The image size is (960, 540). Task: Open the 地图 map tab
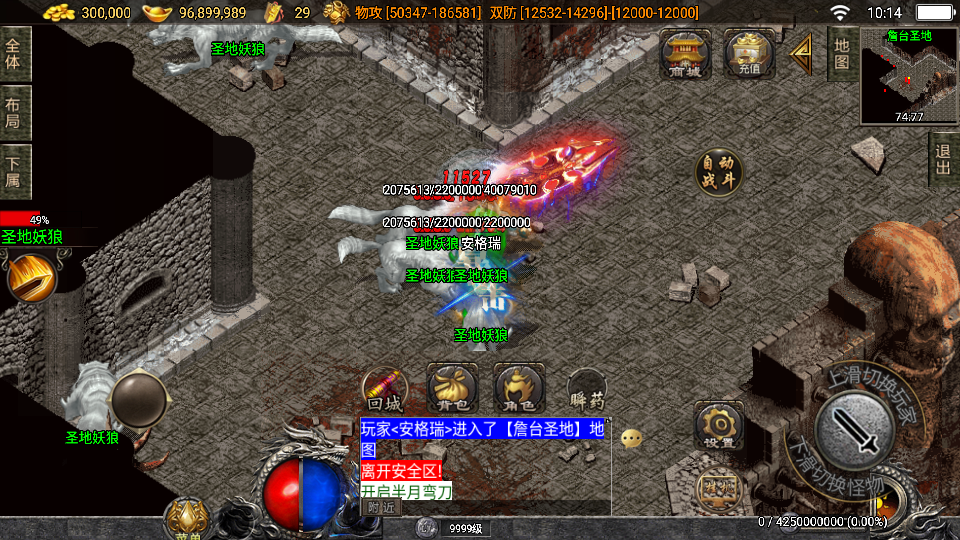[842, 54]
